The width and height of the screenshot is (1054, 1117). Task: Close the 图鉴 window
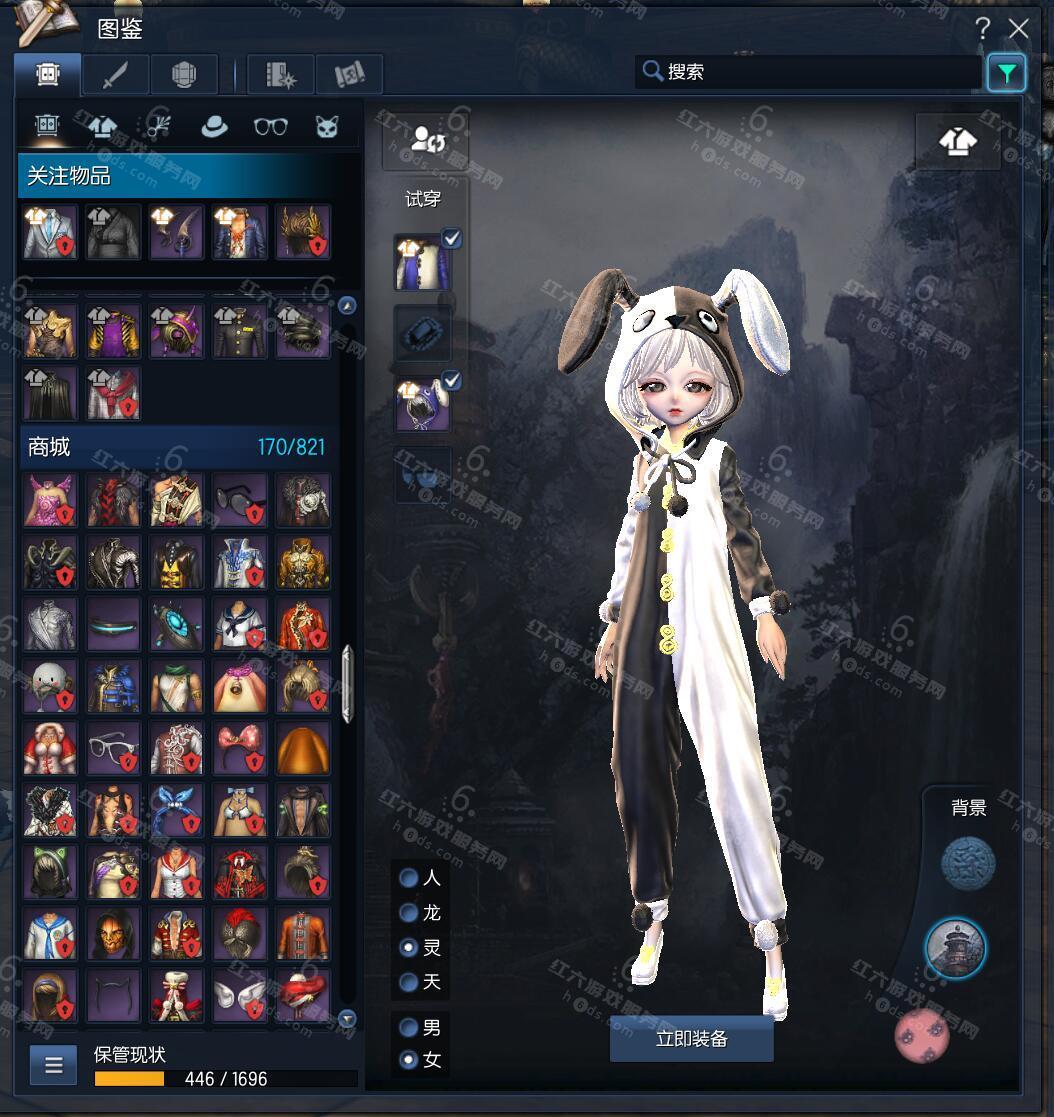1018,28
